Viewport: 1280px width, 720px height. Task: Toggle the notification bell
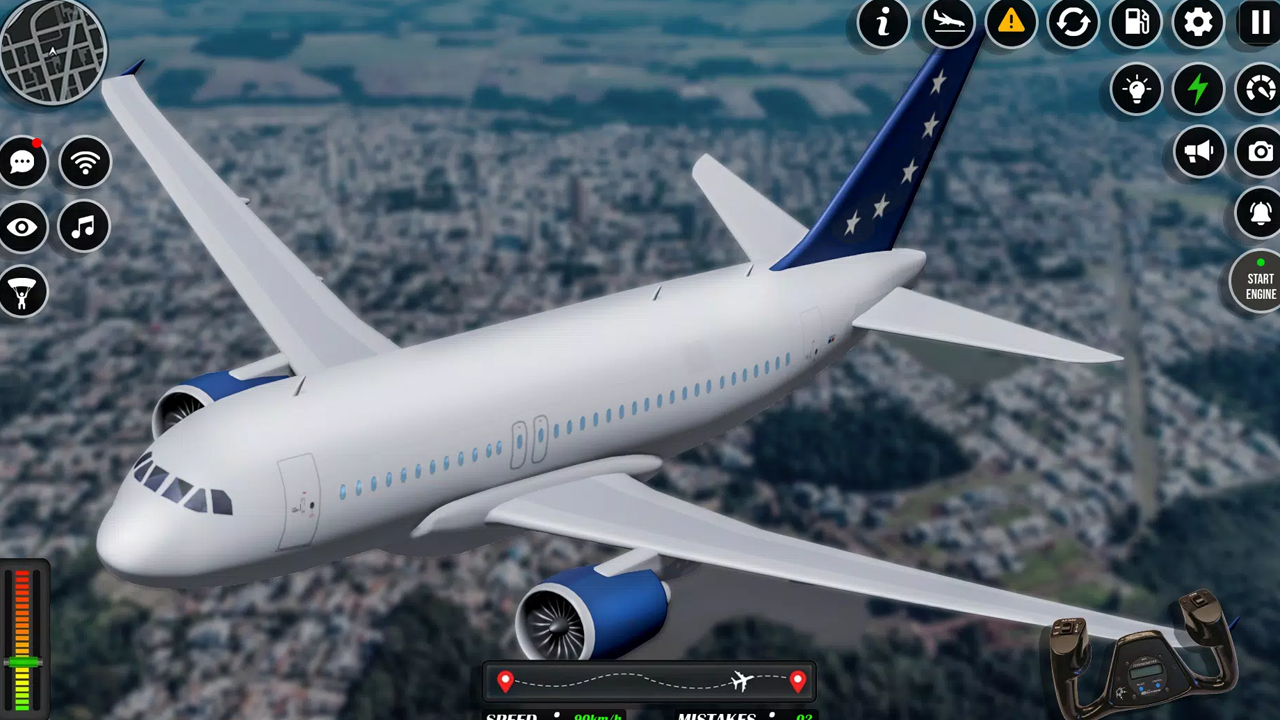(1259, 213)
